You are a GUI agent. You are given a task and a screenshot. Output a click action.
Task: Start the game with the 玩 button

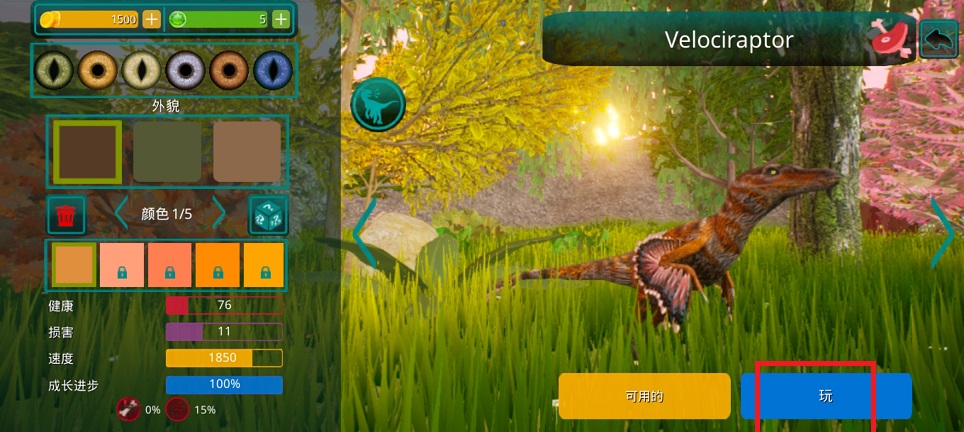pos(826,397)
